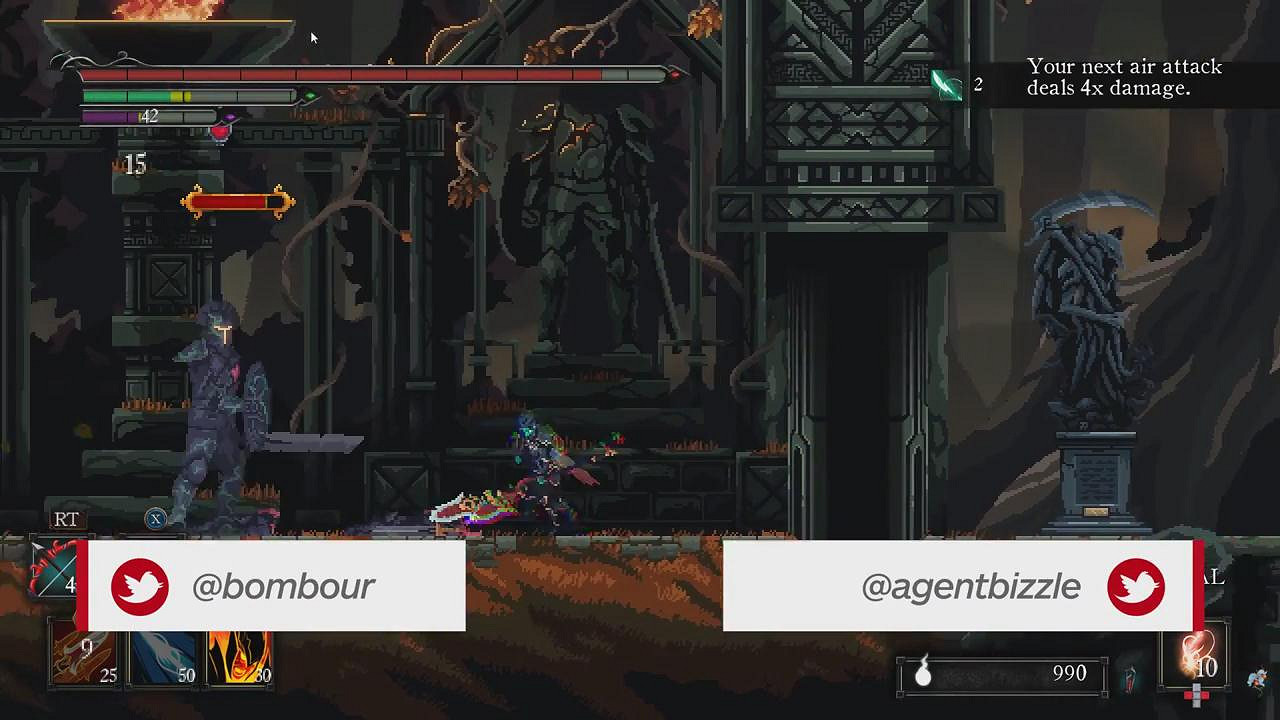
Task: Click the Twitter bird logo next to @agentbizzle
Action: [x=1135, y=586]
